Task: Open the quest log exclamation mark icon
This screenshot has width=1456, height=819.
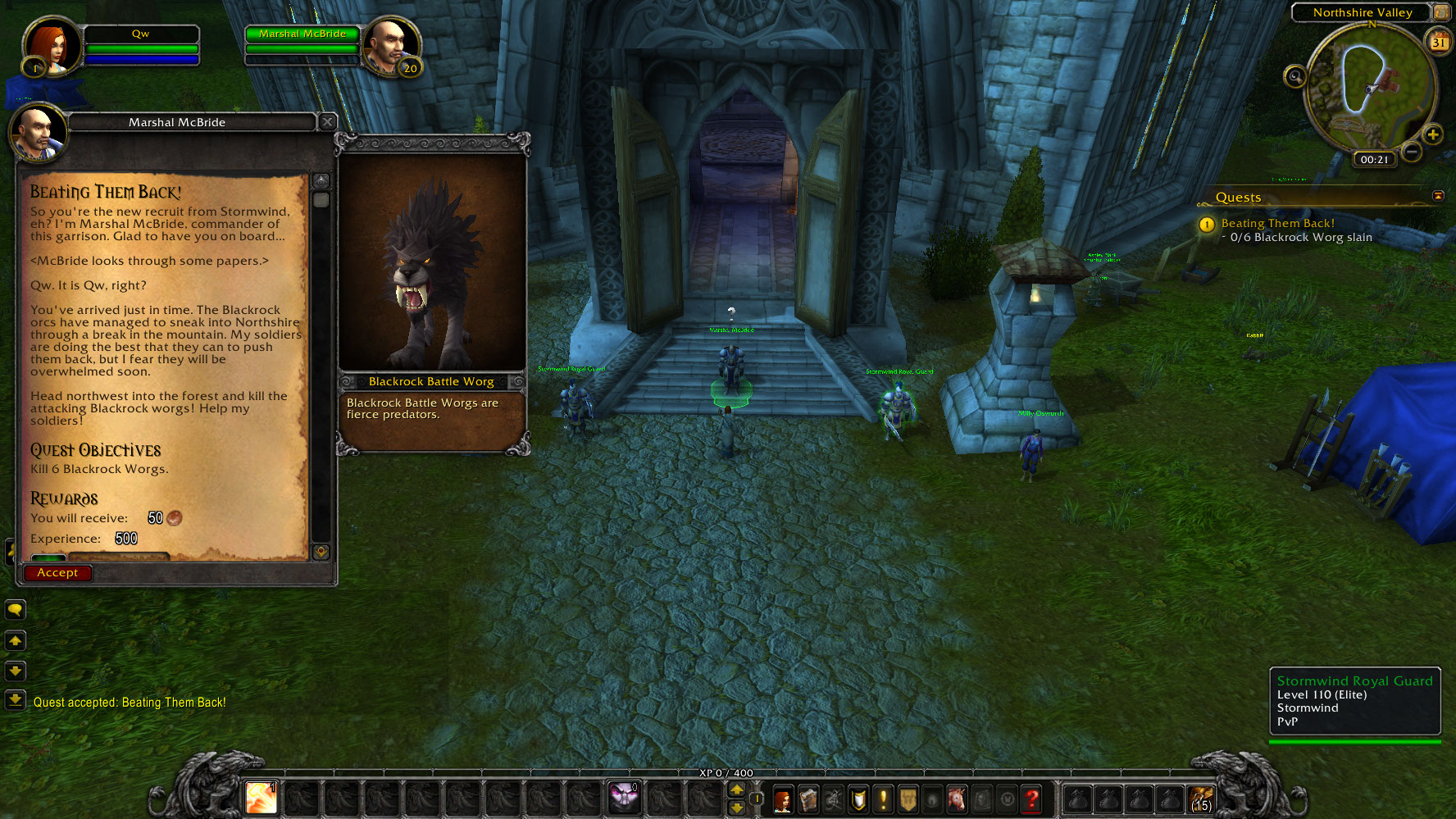Action: 883,799
